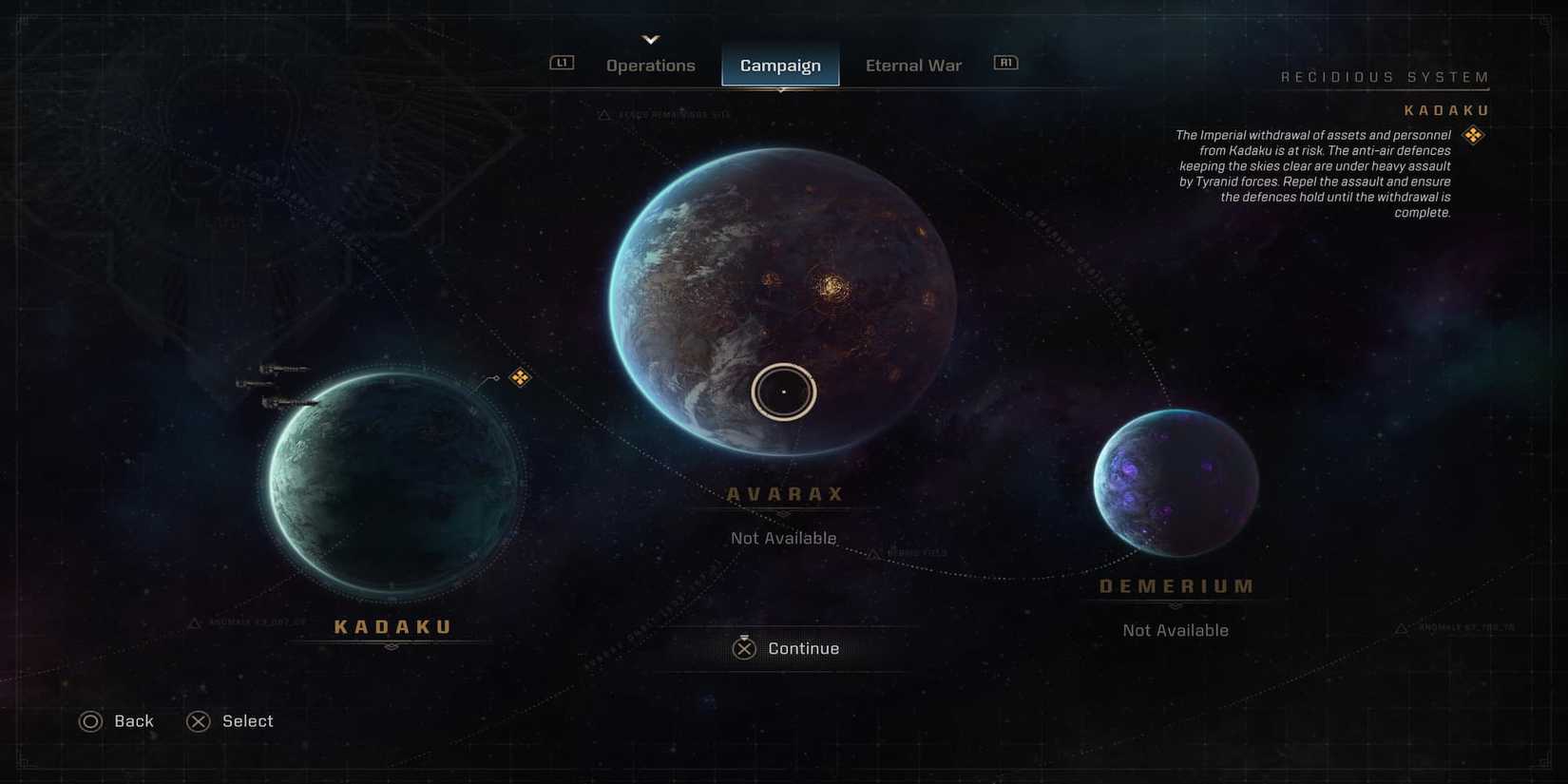Click the circular target reticle on Avarax
The image size is (1568, 784).
coord(783,391)
